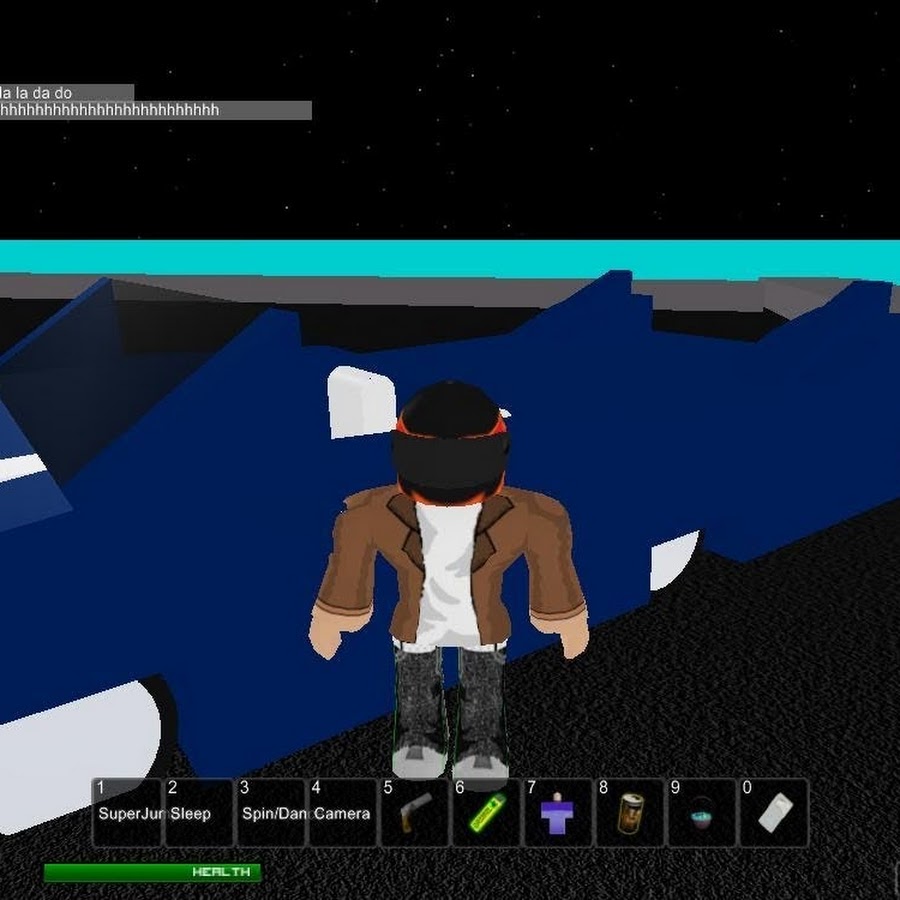900x900 pixels.
Task: Equip the green glow stick item
Action: (x=487, y=813)
